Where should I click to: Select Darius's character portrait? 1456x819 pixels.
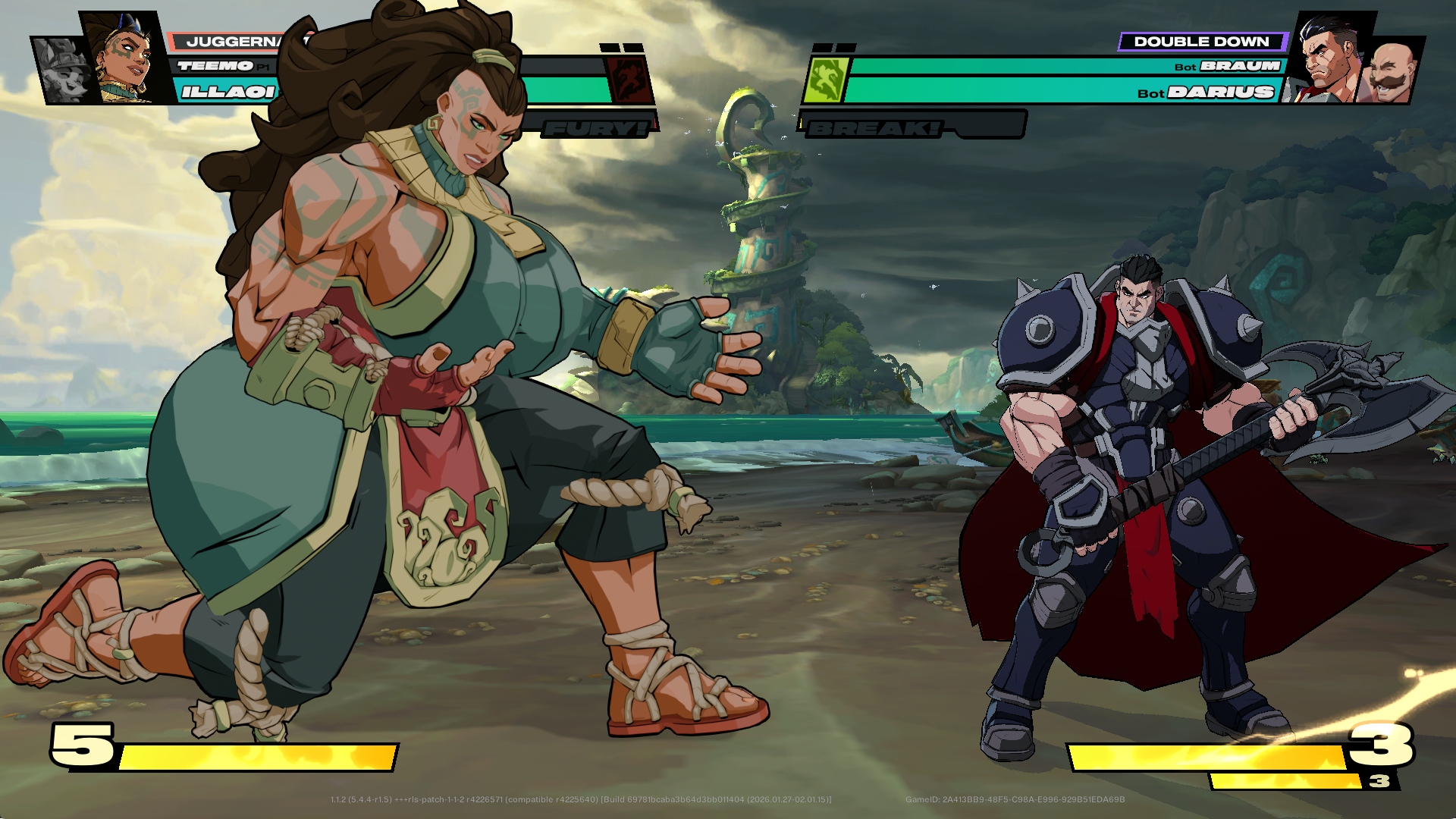point(1329,61)
